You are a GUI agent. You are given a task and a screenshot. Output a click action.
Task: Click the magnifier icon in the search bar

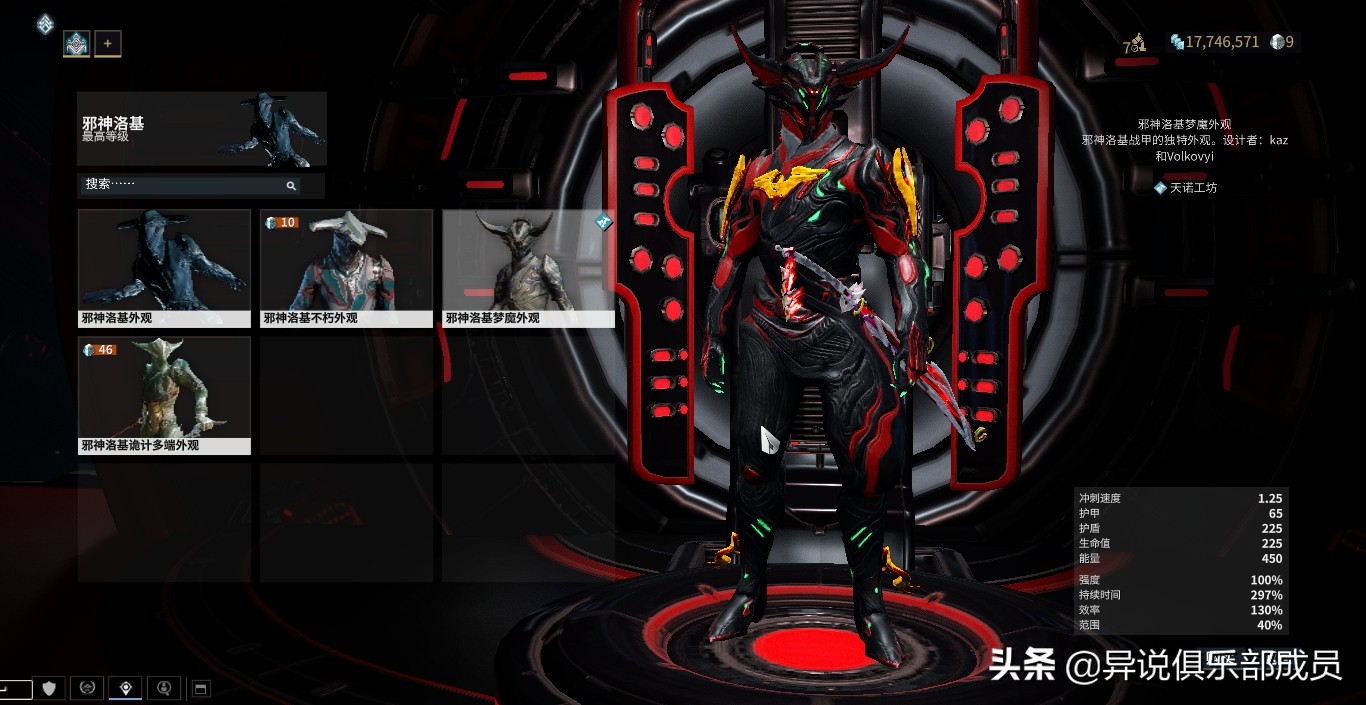[x=291, y=186]
